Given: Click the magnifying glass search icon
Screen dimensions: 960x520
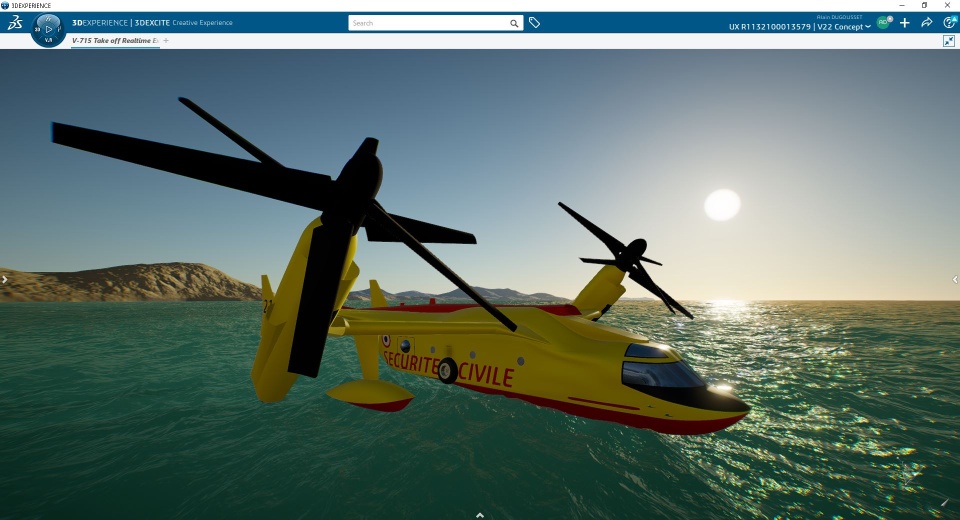Looking at the screenshot, I should 514,23.
